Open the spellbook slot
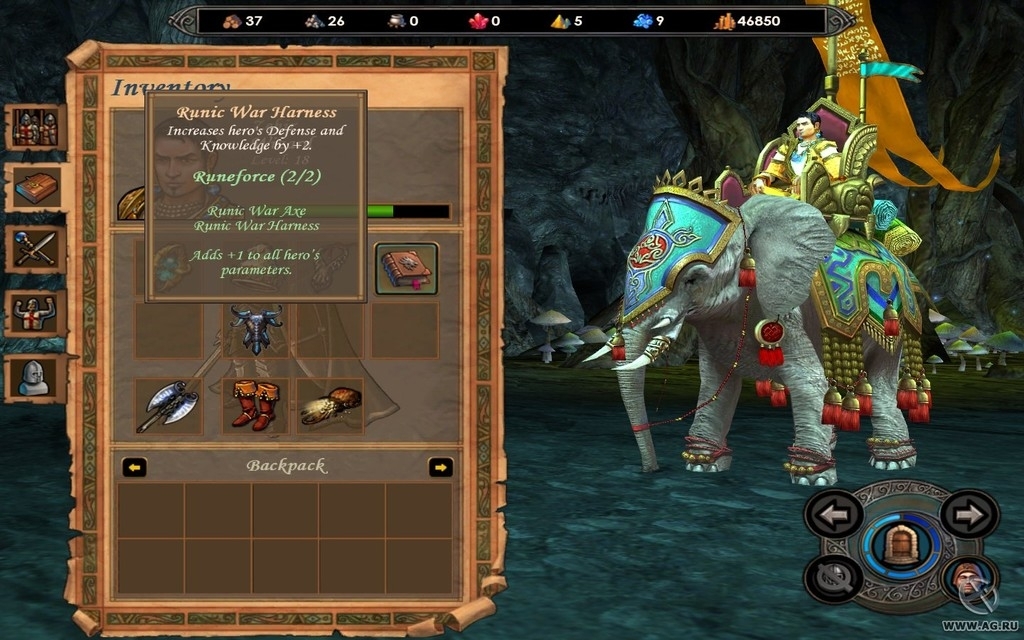The width and height of the screenshot is (1024, 640). tap(406, 269)
